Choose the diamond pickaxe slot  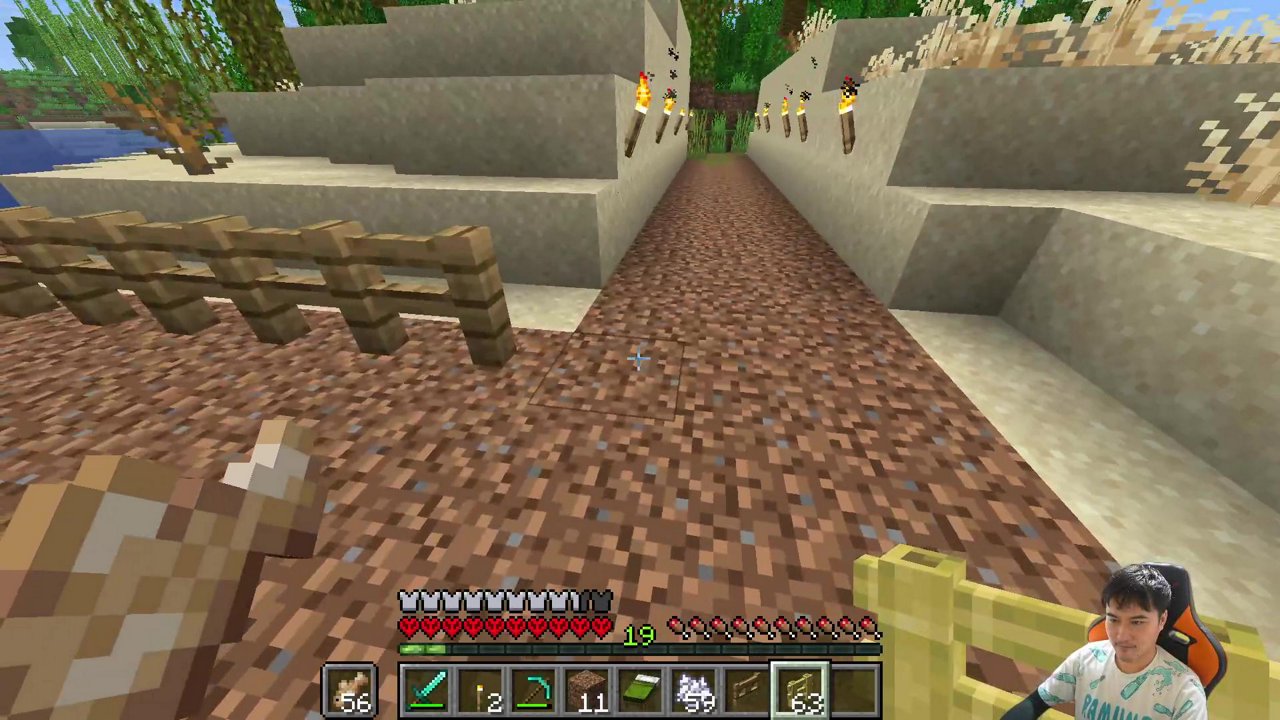[534, 692]
